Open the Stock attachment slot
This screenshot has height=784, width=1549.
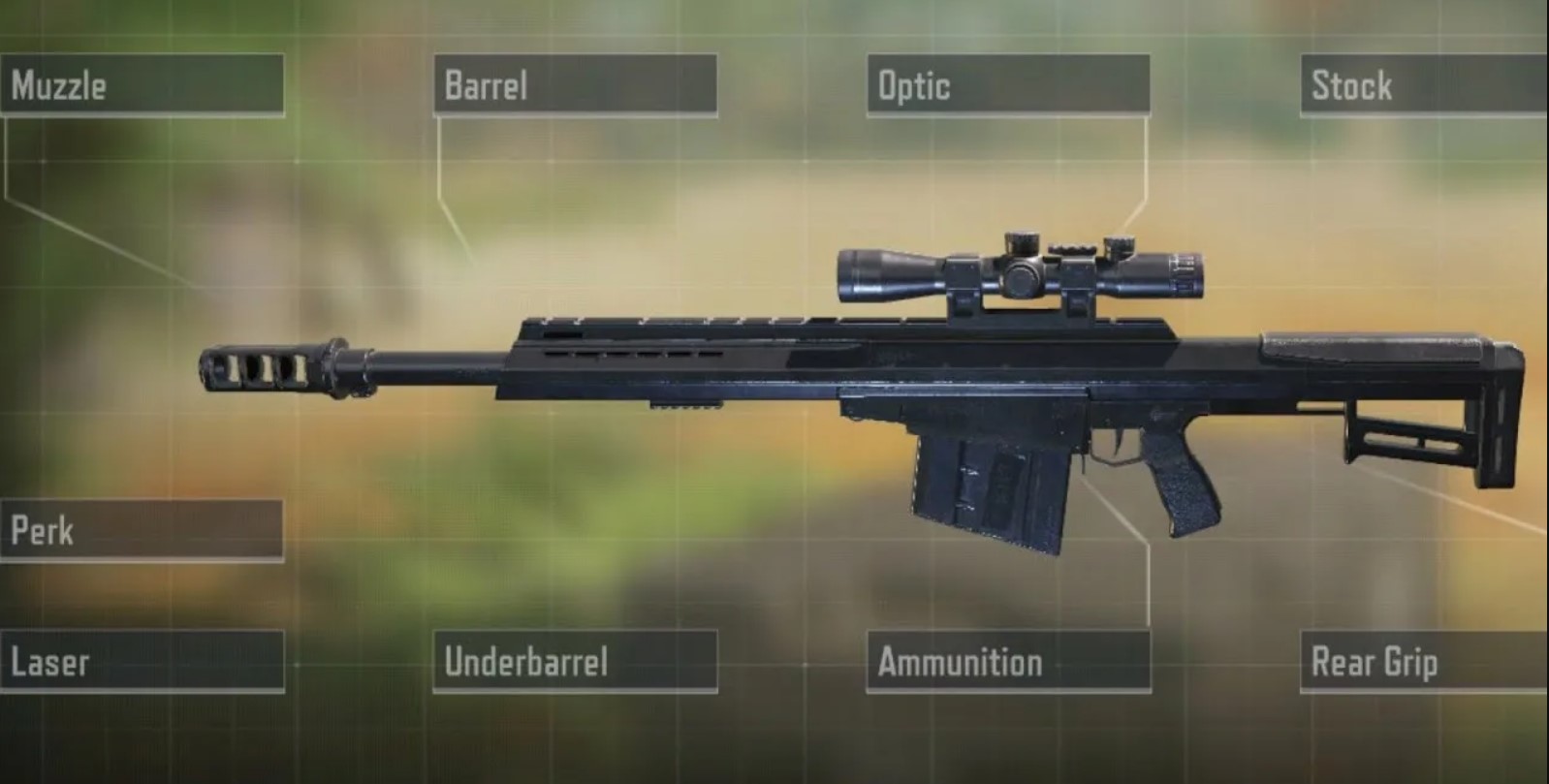click(x=1423, y=85)
